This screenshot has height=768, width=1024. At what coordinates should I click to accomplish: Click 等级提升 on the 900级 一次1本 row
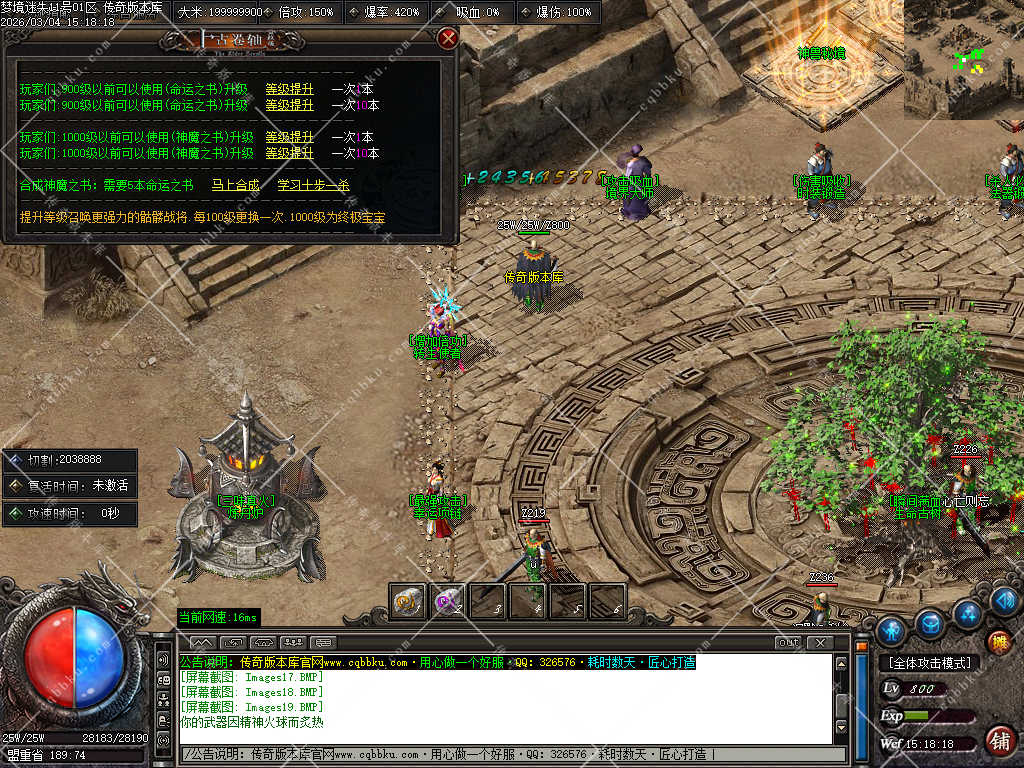point(289,89)
